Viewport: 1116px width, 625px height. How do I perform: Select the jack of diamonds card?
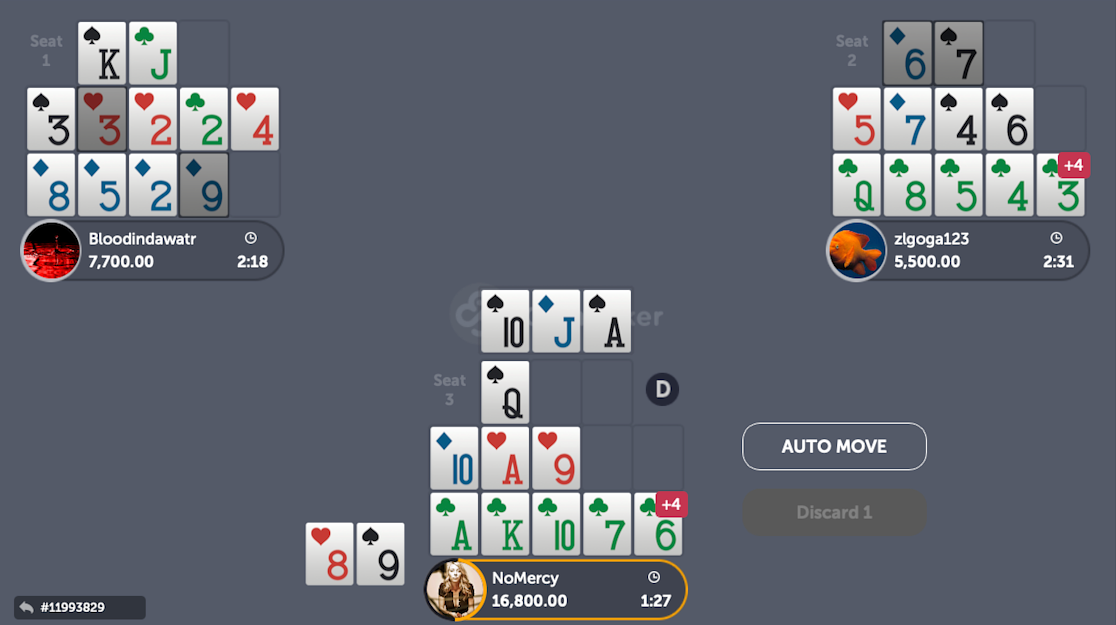[x=556, y=321]
